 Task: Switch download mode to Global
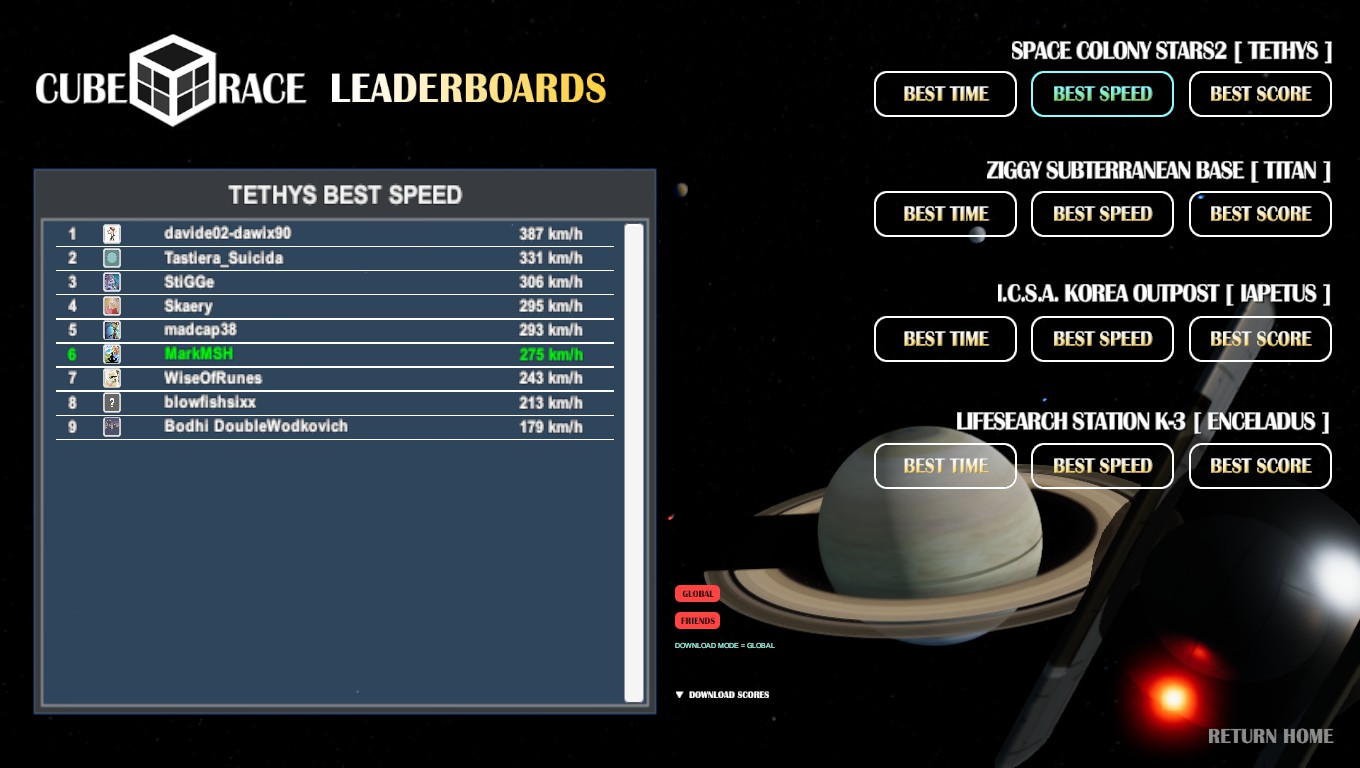(x=697, y=594)
